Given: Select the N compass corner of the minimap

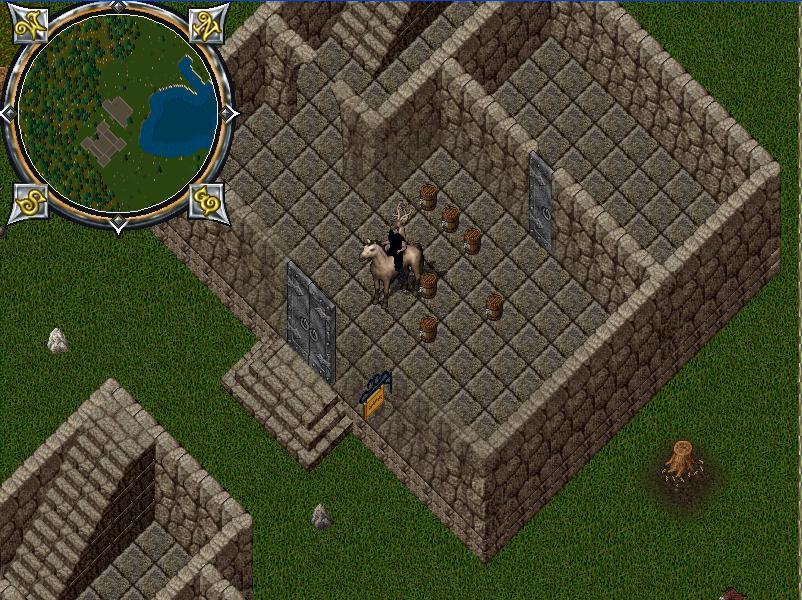Looking at the screenshot, I should [x=207, y=26].
